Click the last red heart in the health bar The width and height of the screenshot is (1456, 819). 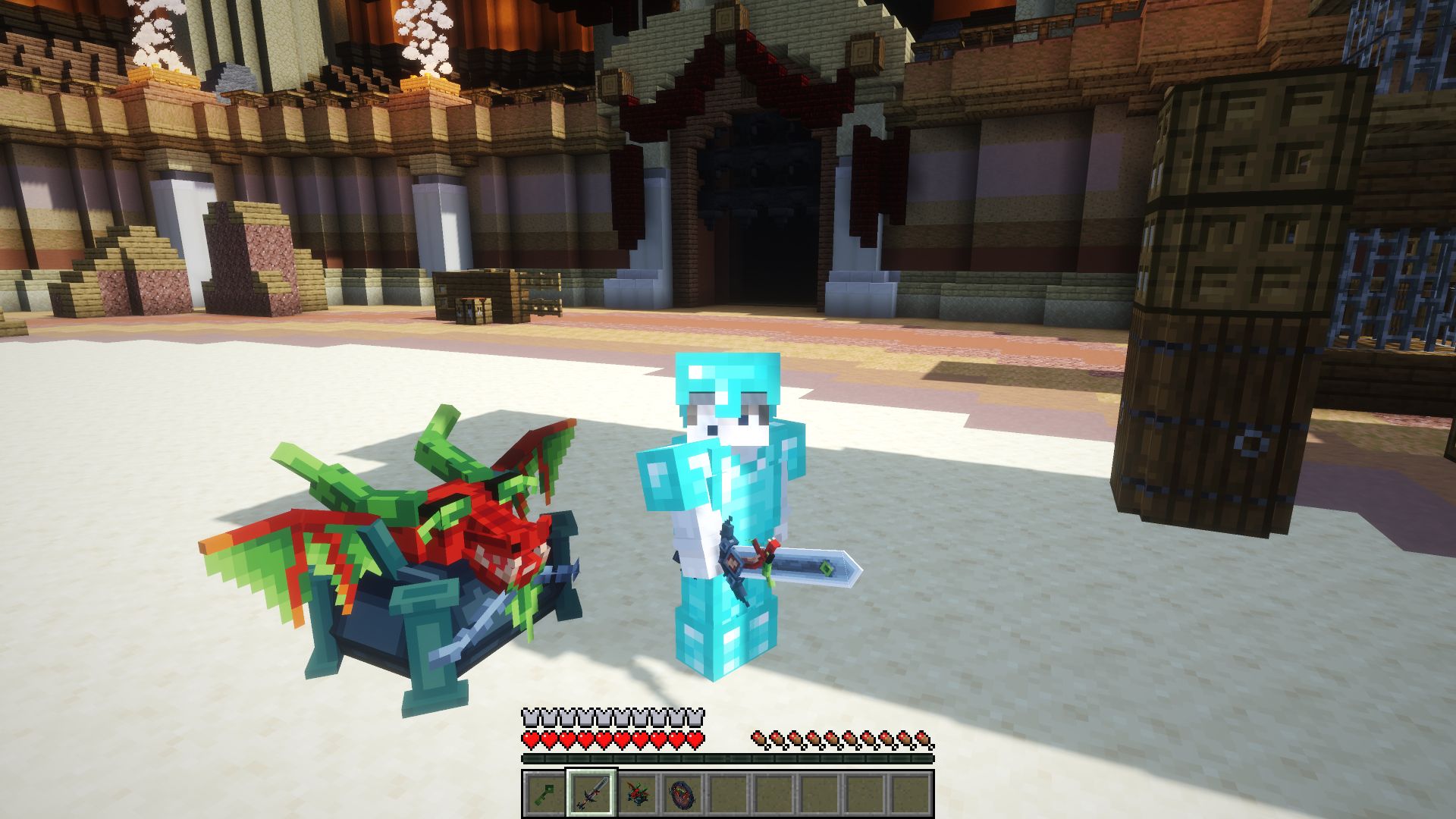(695, 738)
